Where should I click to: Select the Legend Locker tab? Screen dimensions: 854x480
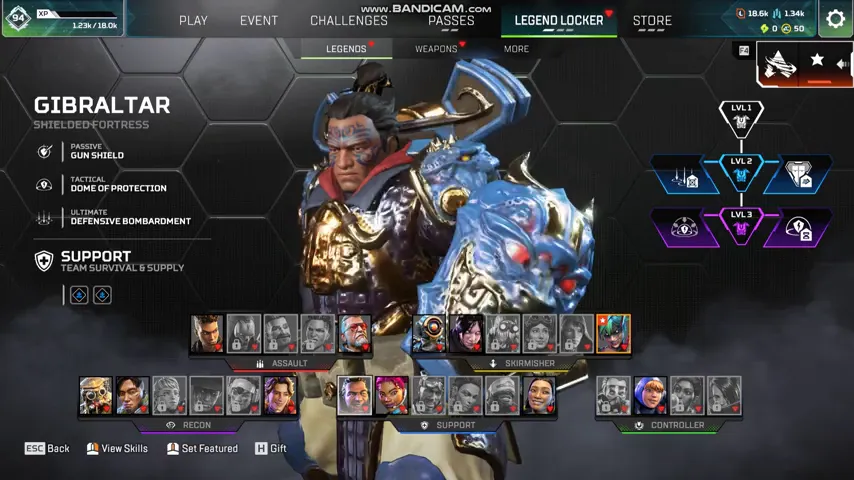pyautogui.click(x=559, y=20)
